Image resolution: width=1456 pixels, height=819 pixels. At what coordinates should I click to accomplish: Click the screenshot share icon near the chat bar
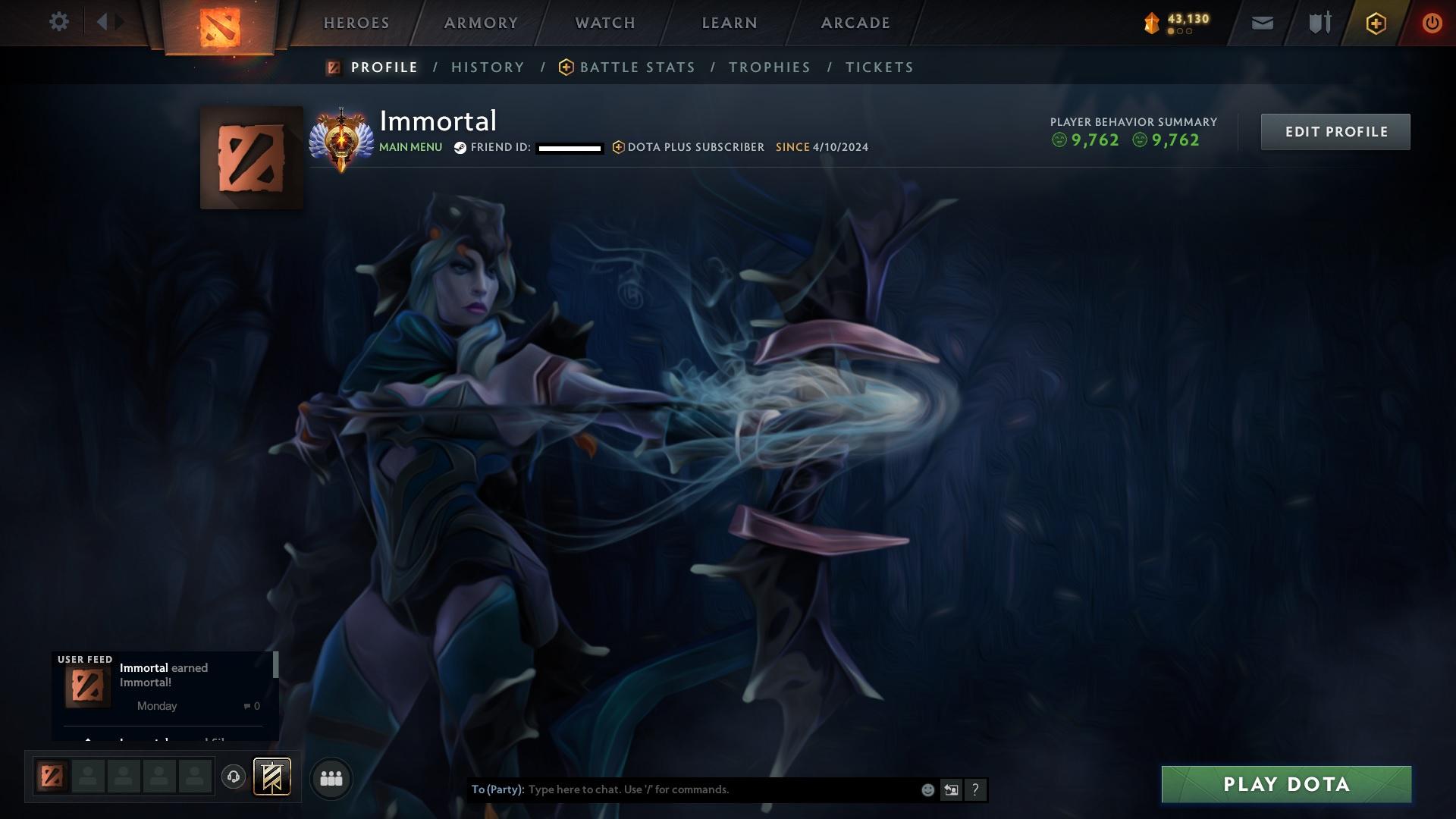pos(951,789)
